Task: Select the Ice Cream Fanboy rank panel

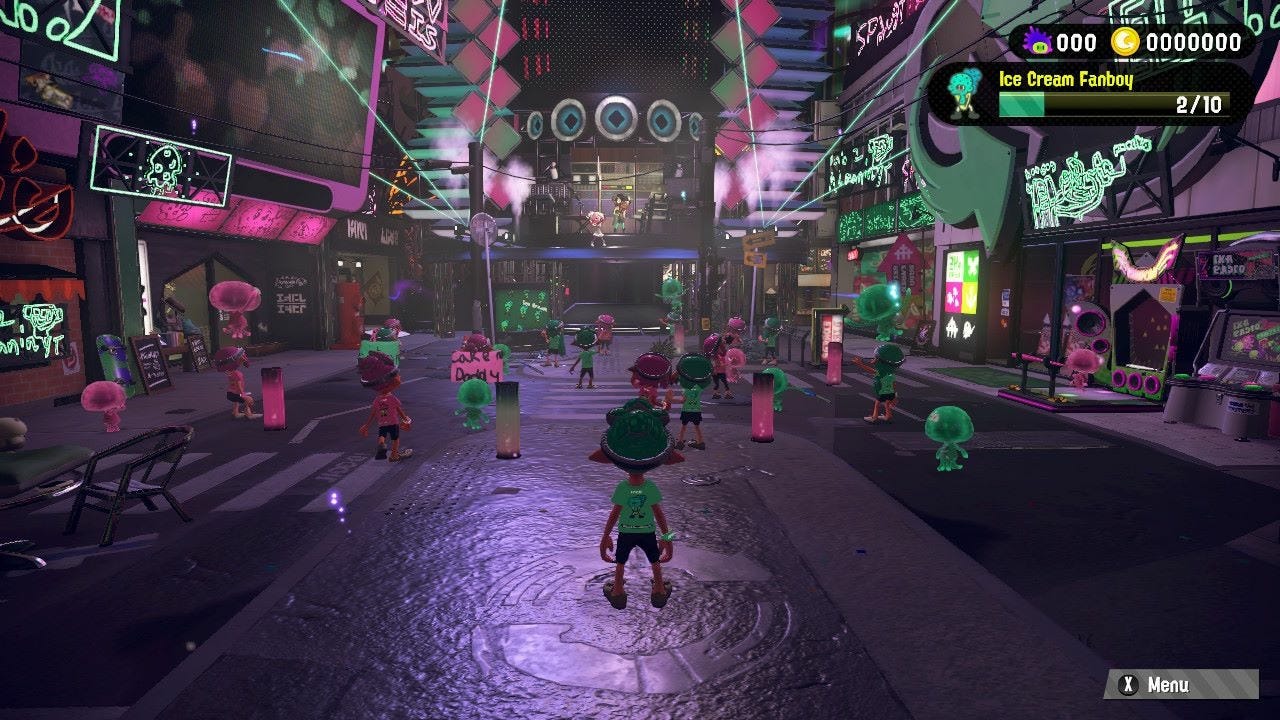Action: coord(1090,93)
